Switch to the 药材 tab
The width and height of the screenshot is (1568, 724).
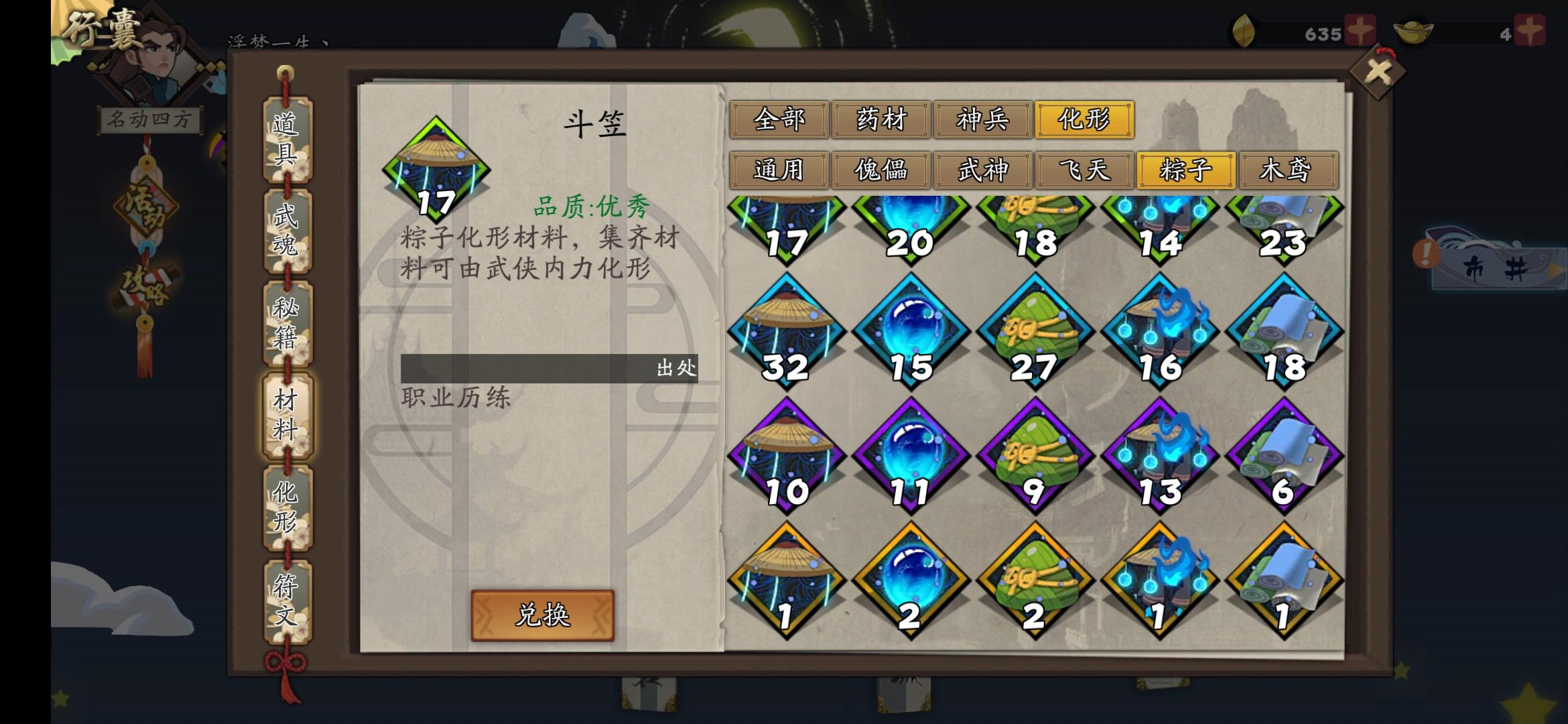(881, 119)
